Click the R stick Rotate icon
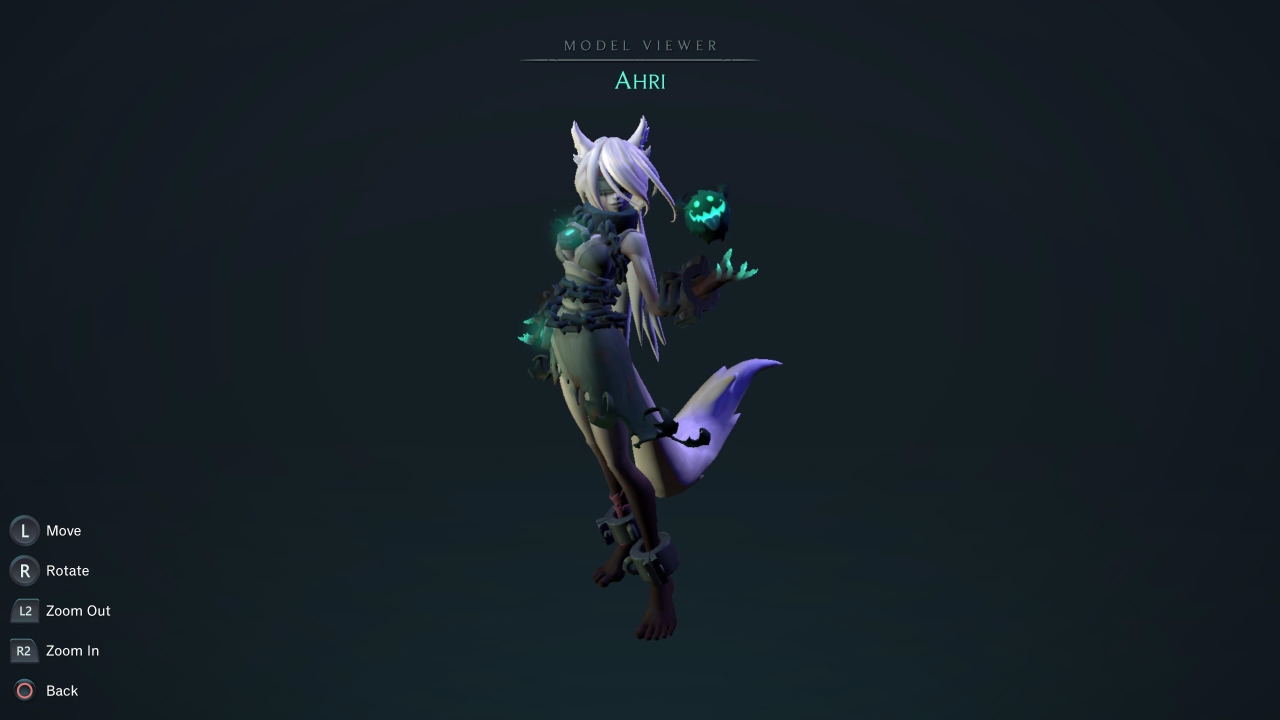 24,570
